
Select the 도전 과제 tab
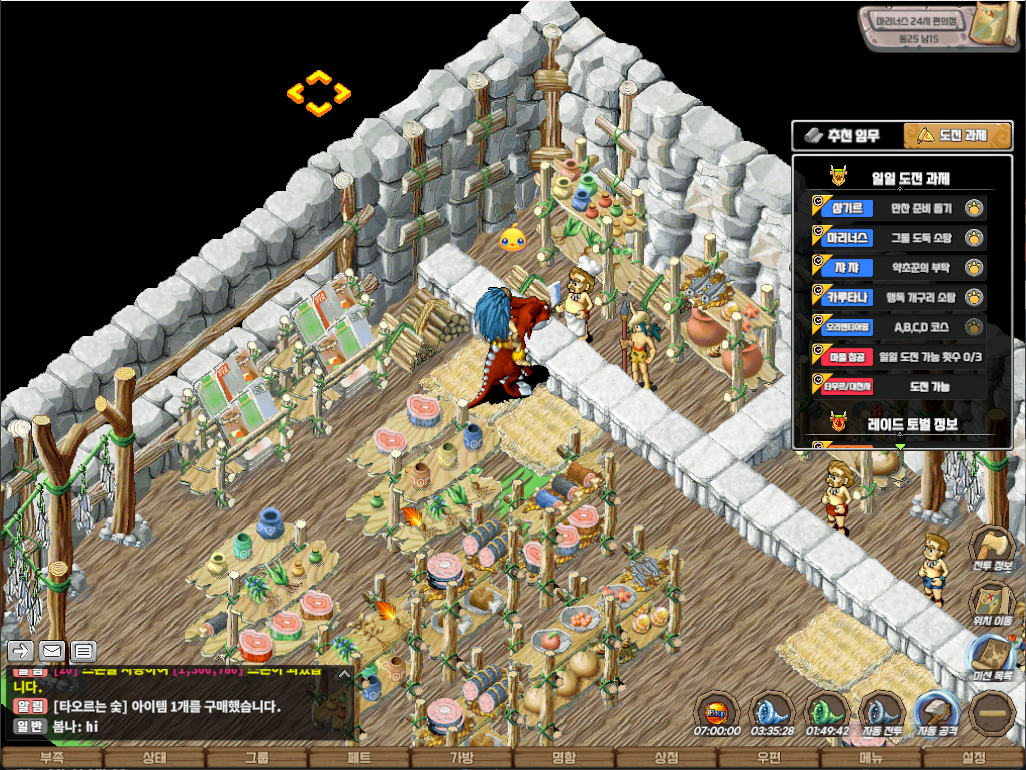point(957,135)
